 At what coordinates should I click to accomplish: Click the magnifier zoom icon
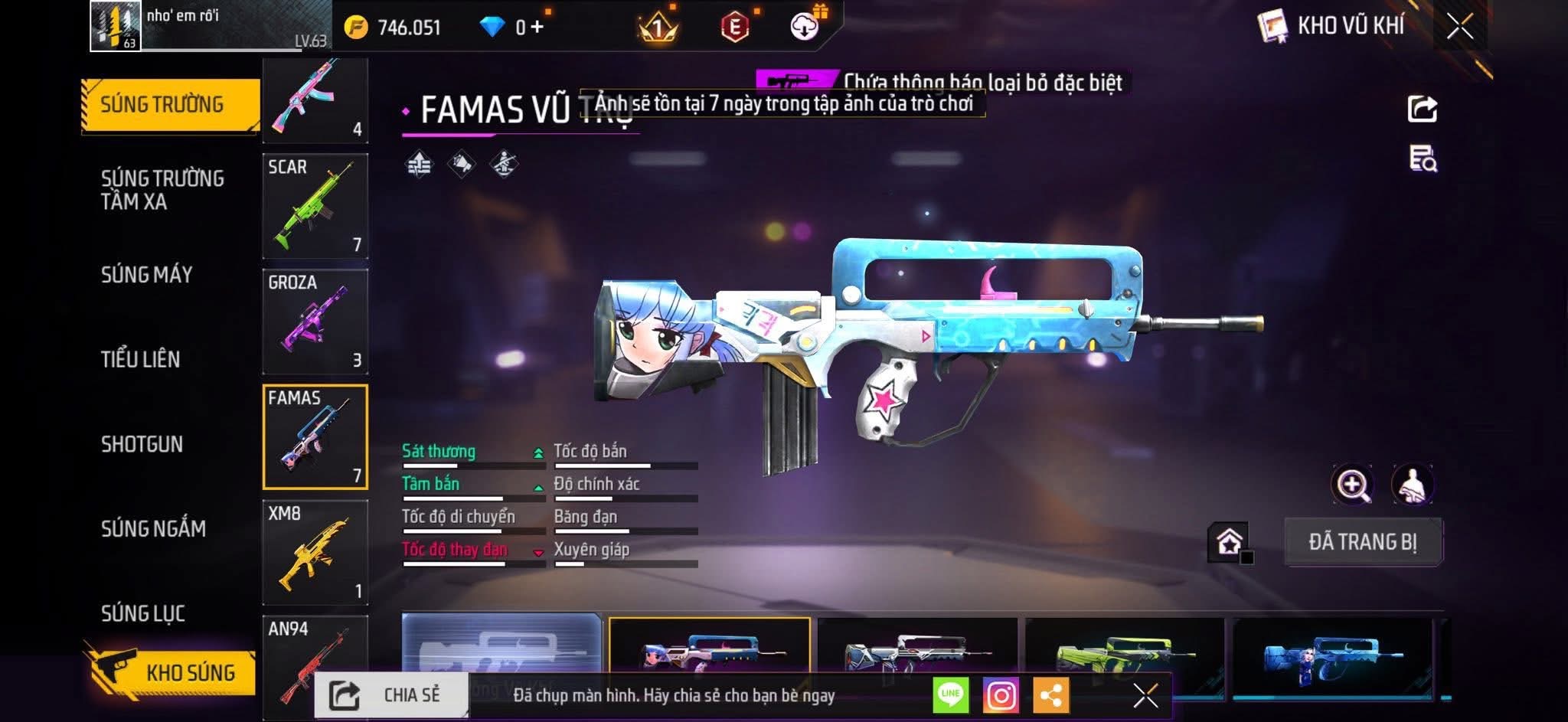click(x=1353, y=485)
